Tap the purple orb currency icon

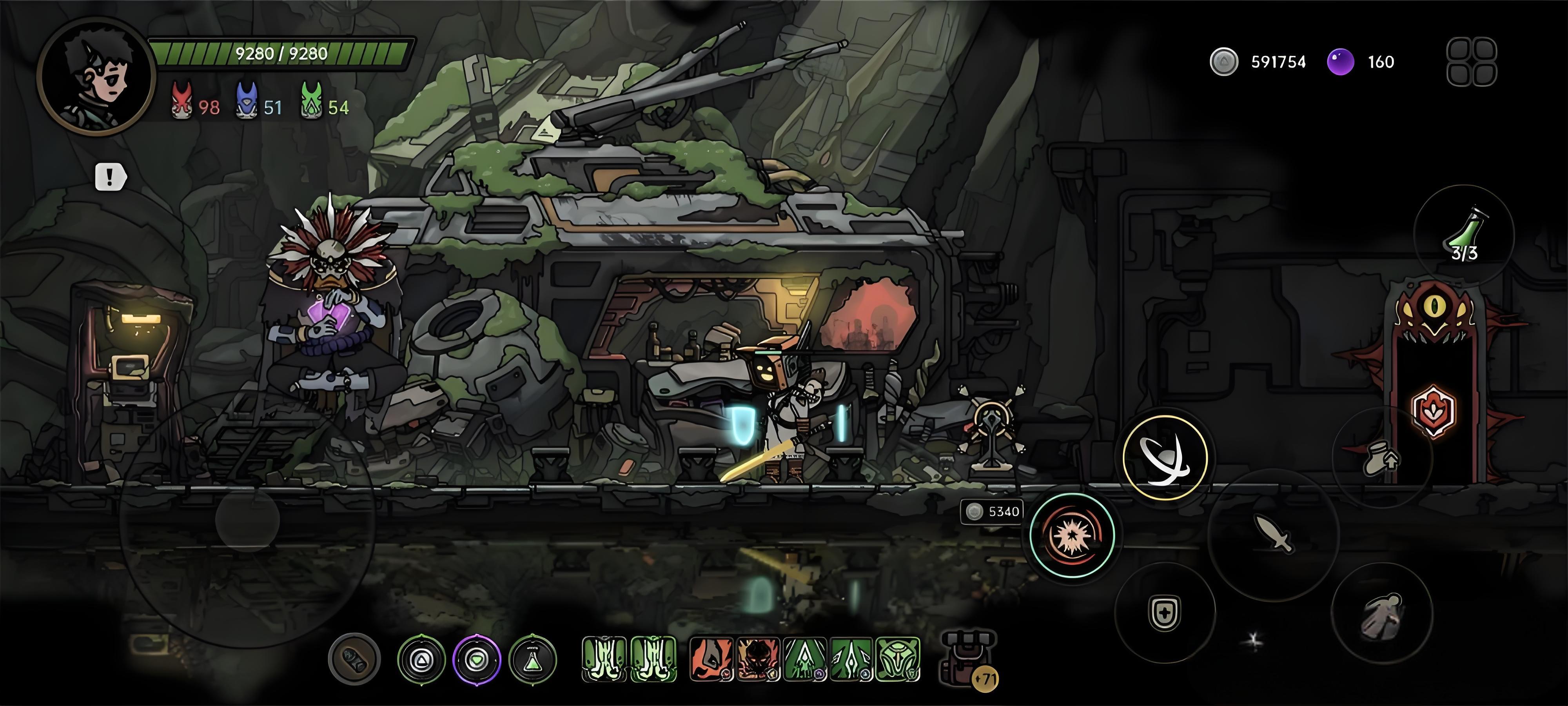1340,62
